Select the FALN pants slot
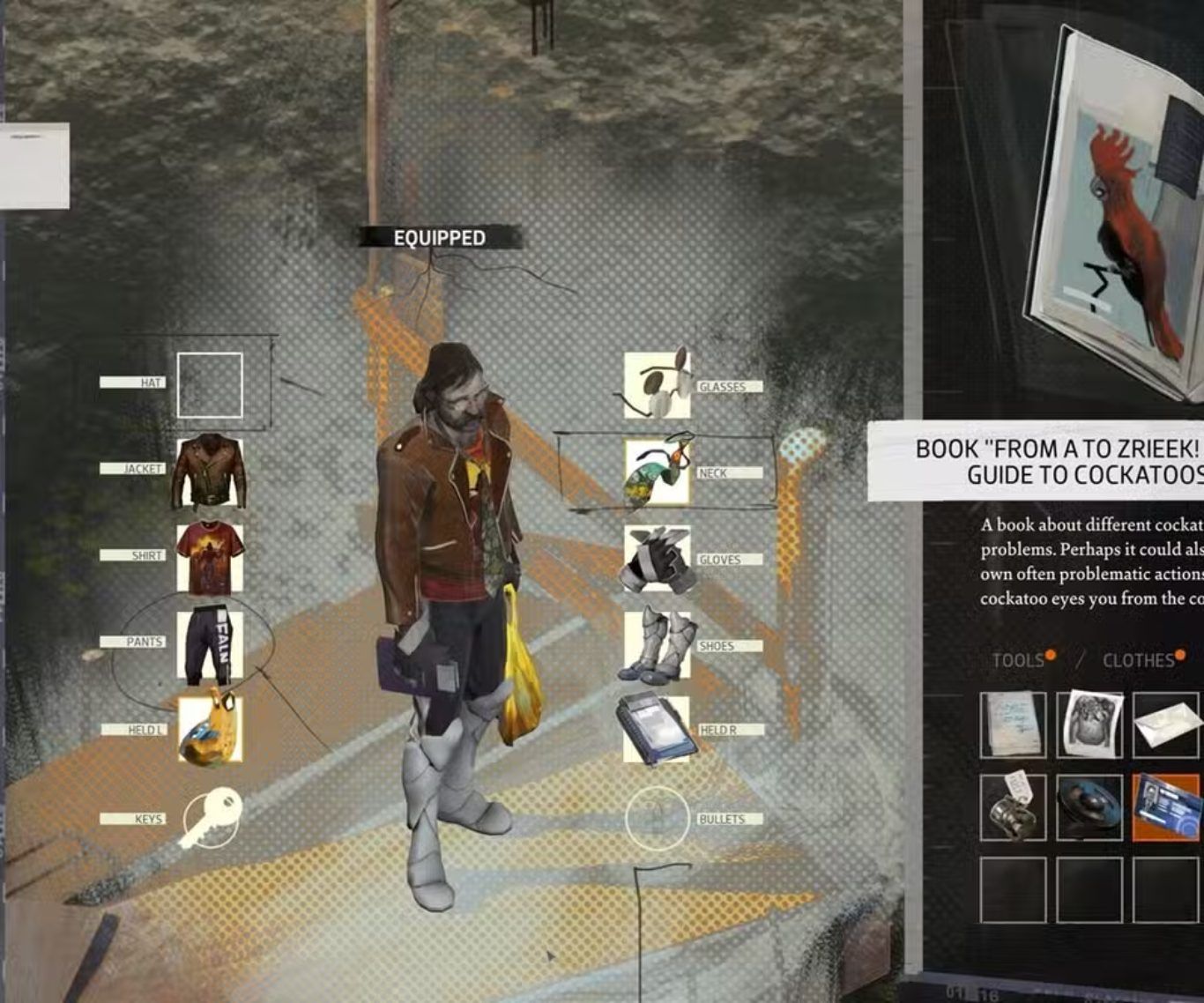Screen dimensions: 1204x1003 point(210,645)
